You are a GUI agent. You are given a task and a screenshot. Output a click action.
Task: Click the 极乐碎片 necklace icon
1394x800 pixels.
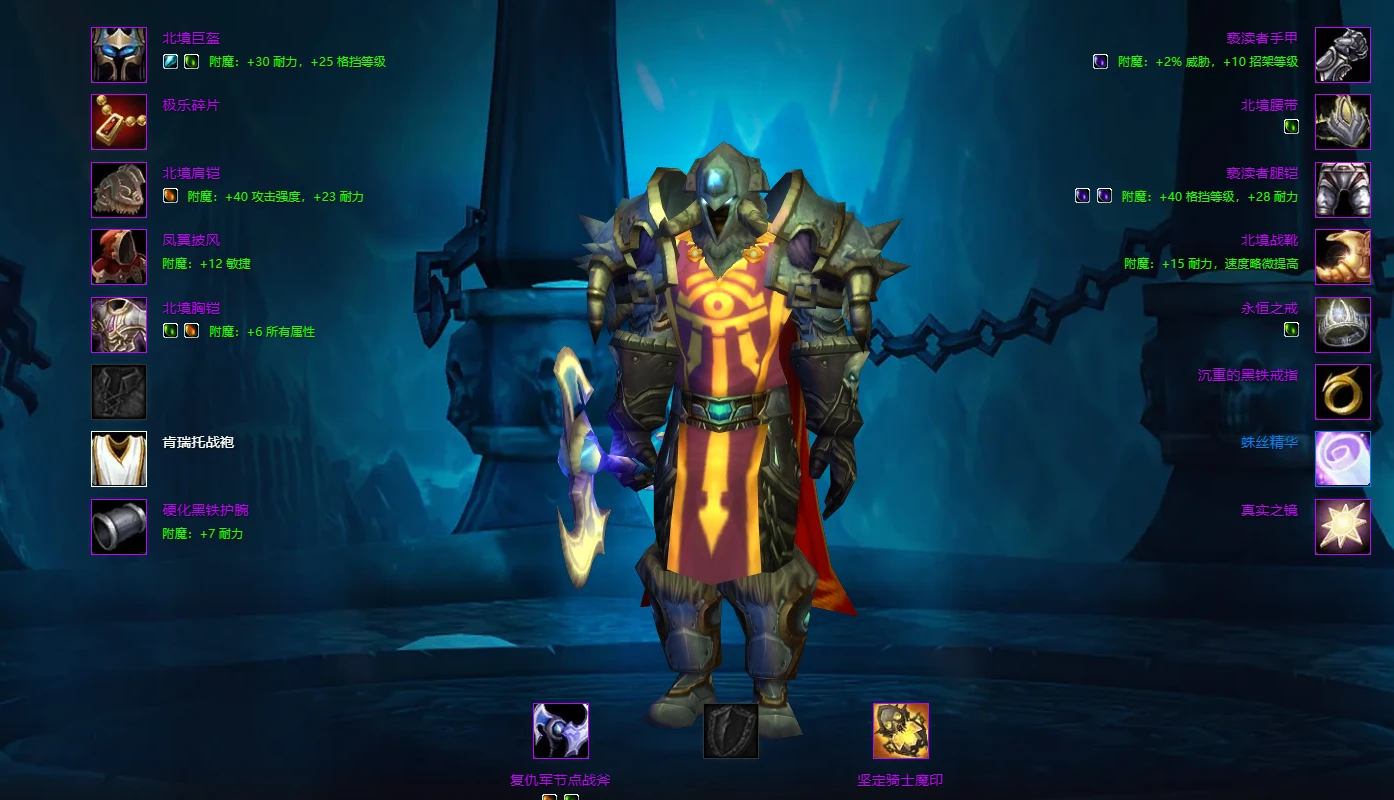[119, 122]
